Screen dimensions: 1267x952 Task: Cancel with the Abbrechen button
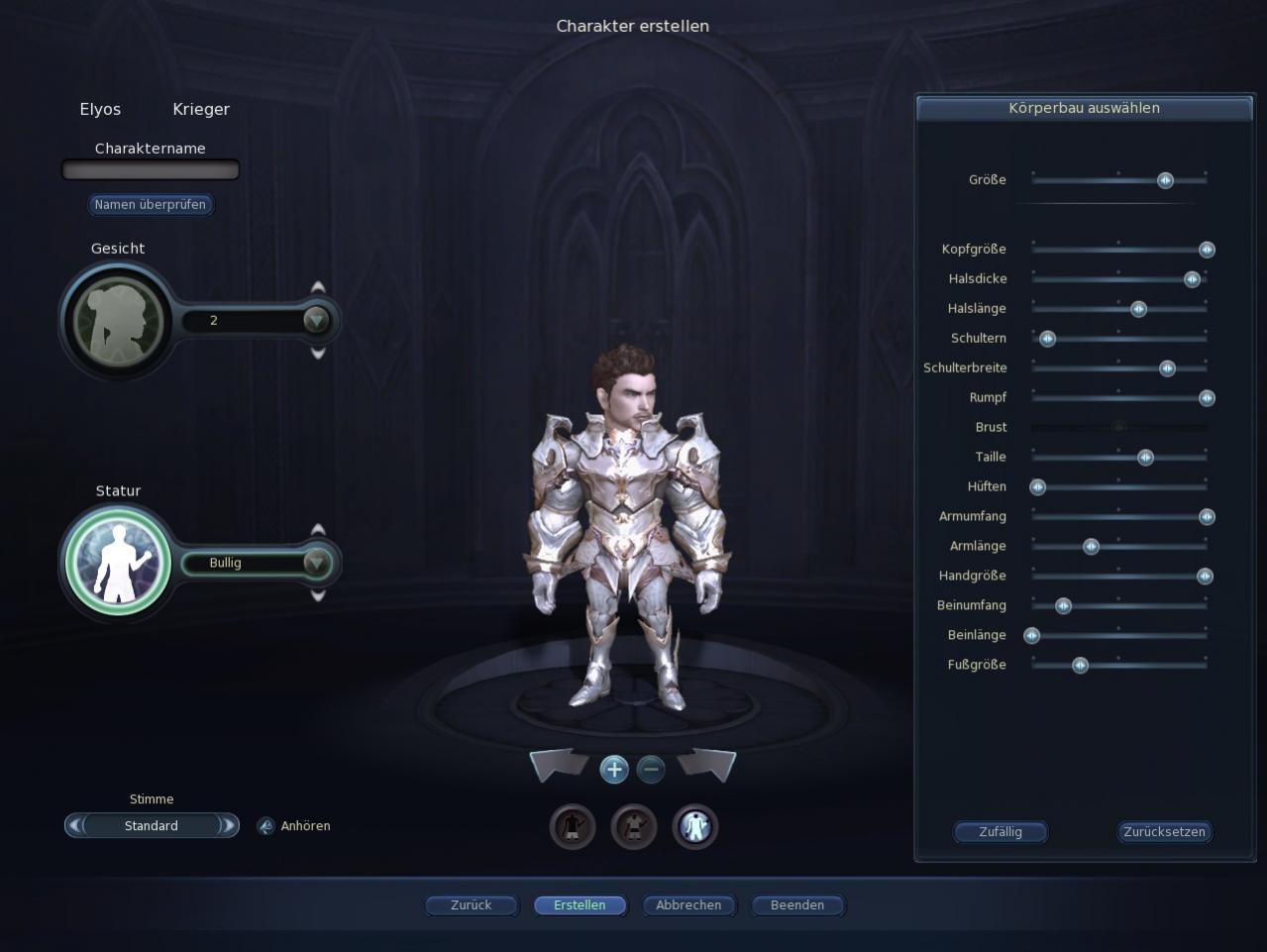click(x=688, y=905)
